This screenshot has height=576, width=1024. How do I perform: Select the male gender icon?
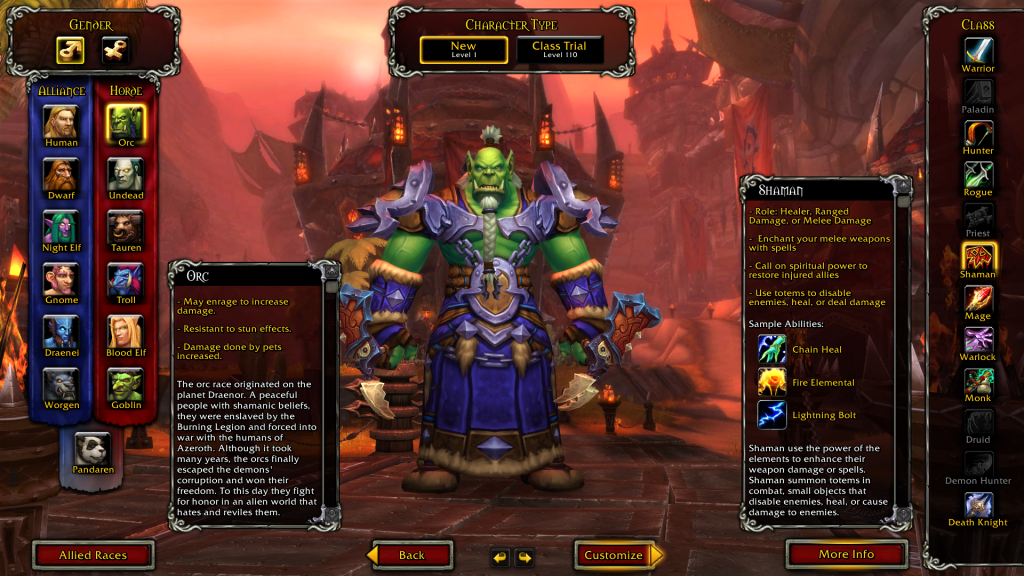69,50
